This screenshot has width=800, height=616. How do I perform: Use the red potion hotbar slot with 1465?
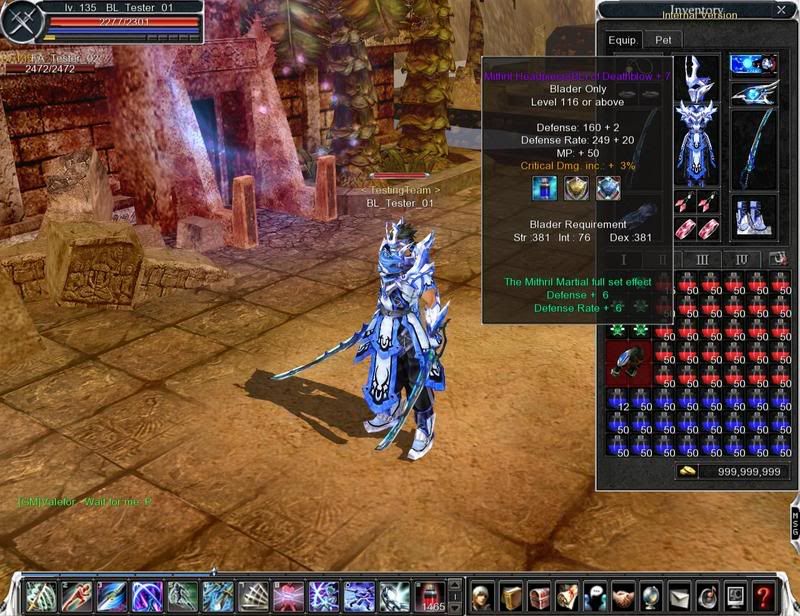tap(430, 596)
